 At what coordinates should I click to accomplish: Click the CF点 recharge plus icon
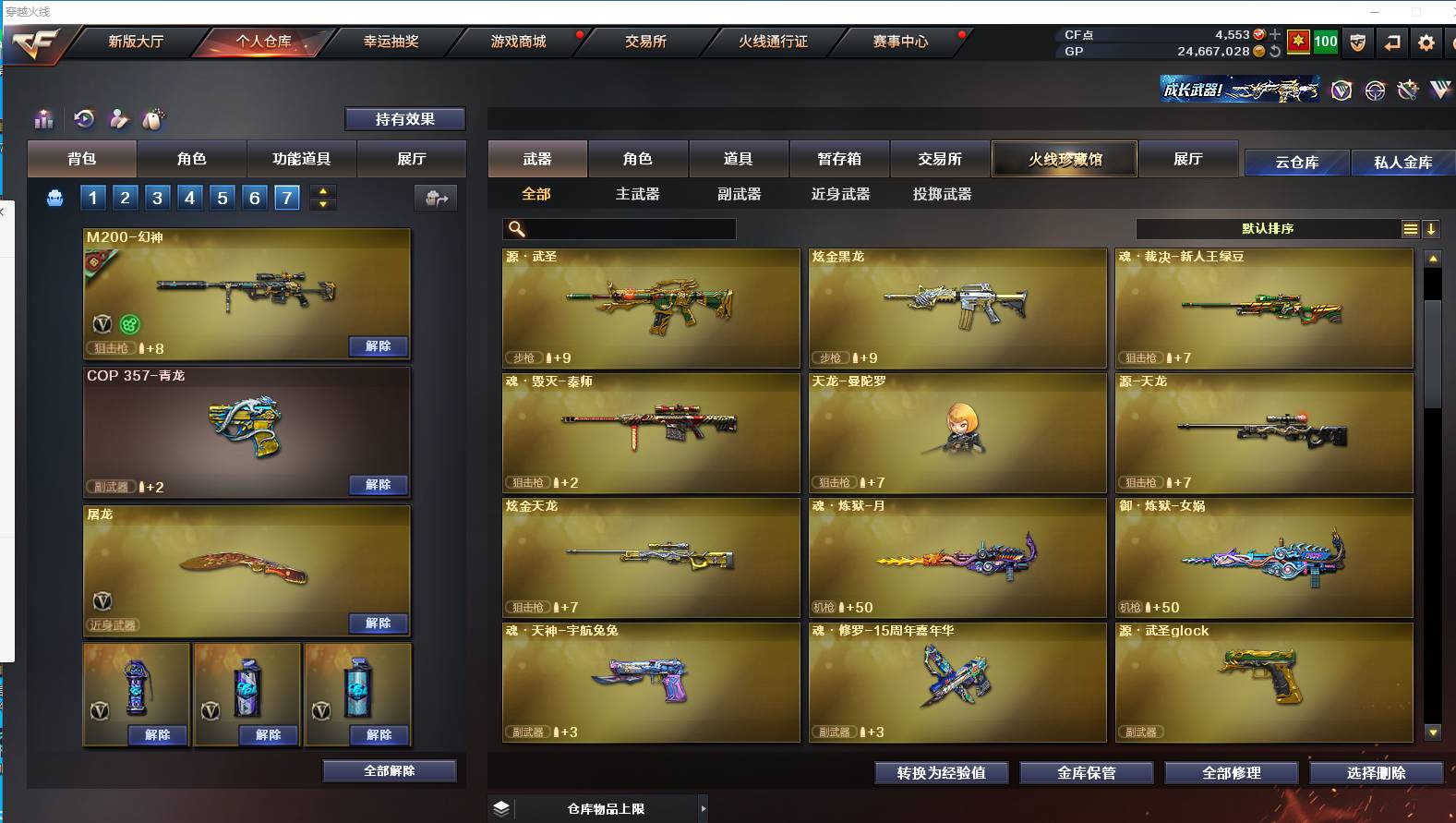[x=1275, y=34]
